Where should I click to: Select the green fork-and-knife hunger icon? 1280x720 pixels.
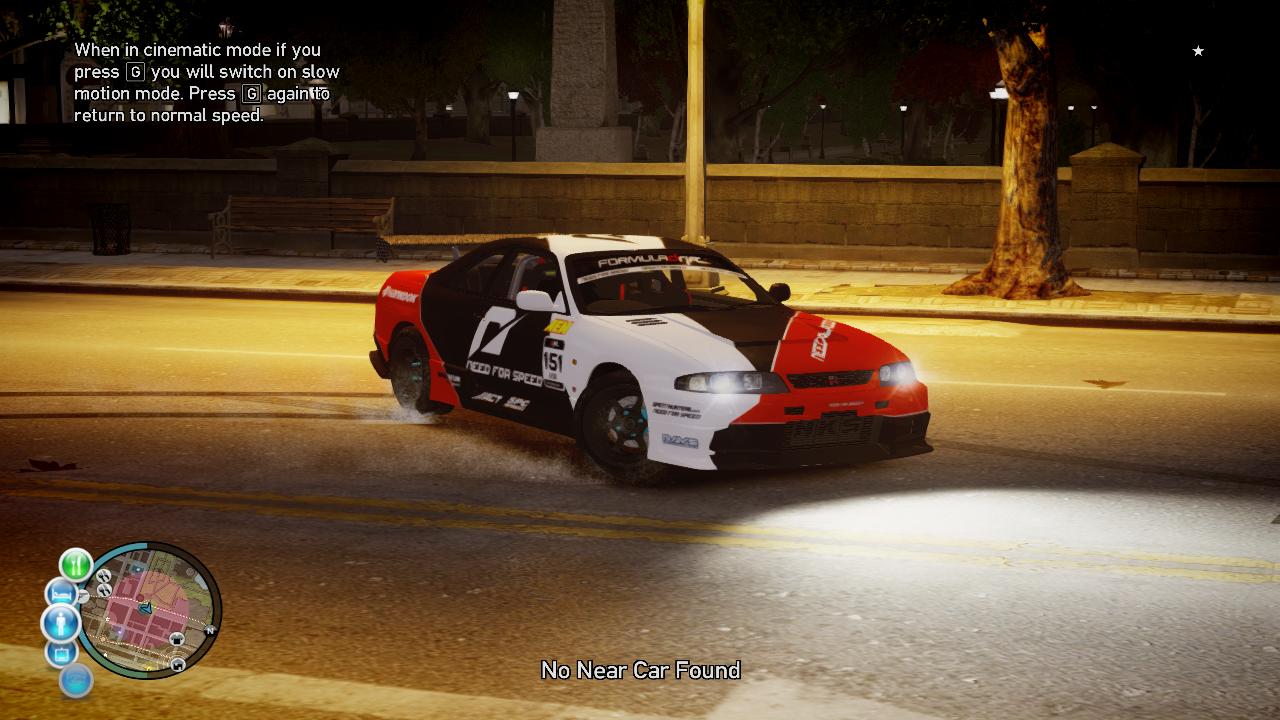[x=76, y=564]
